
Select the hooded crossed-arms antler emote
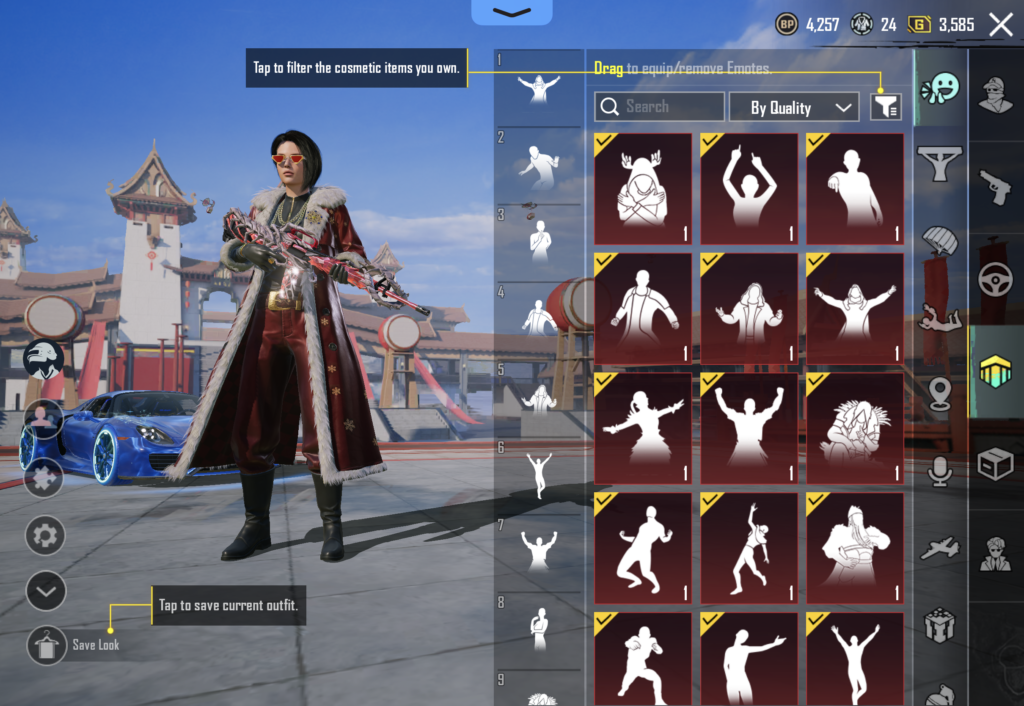pyautogui.click(x=643, y=189)
